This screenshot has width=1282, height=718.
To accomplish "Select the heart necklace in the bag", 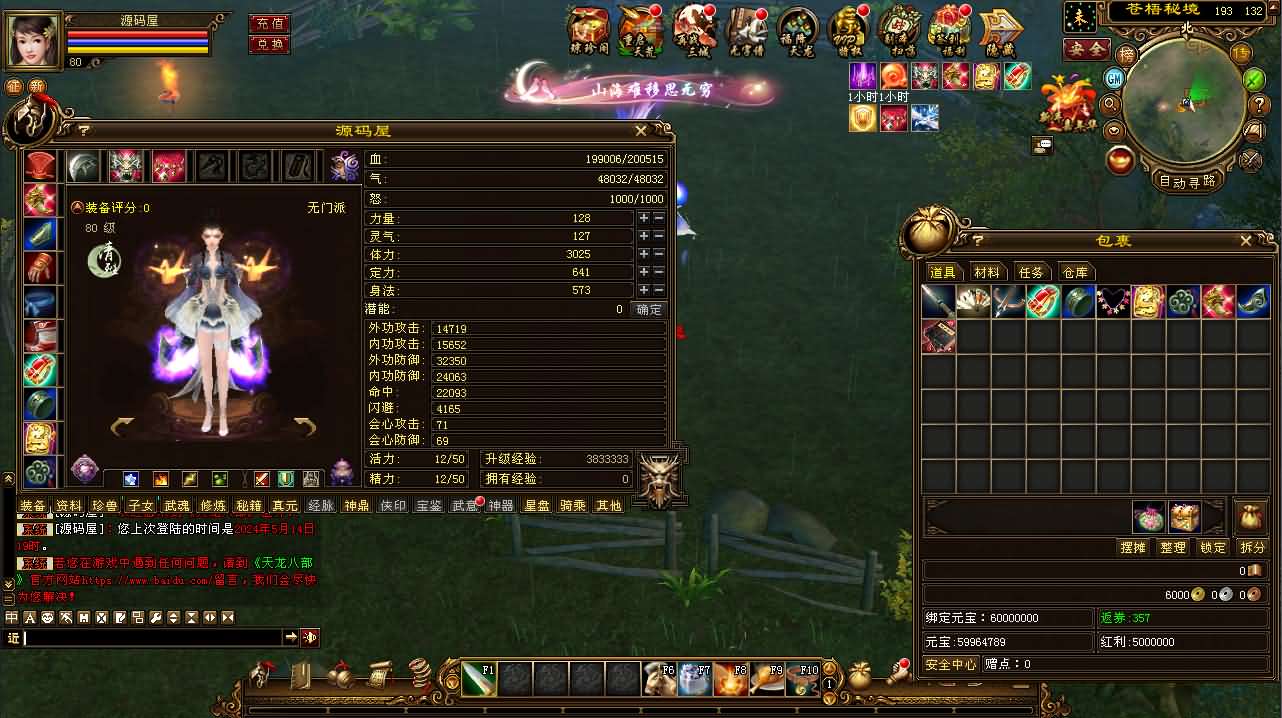I will pos(1113,301).
